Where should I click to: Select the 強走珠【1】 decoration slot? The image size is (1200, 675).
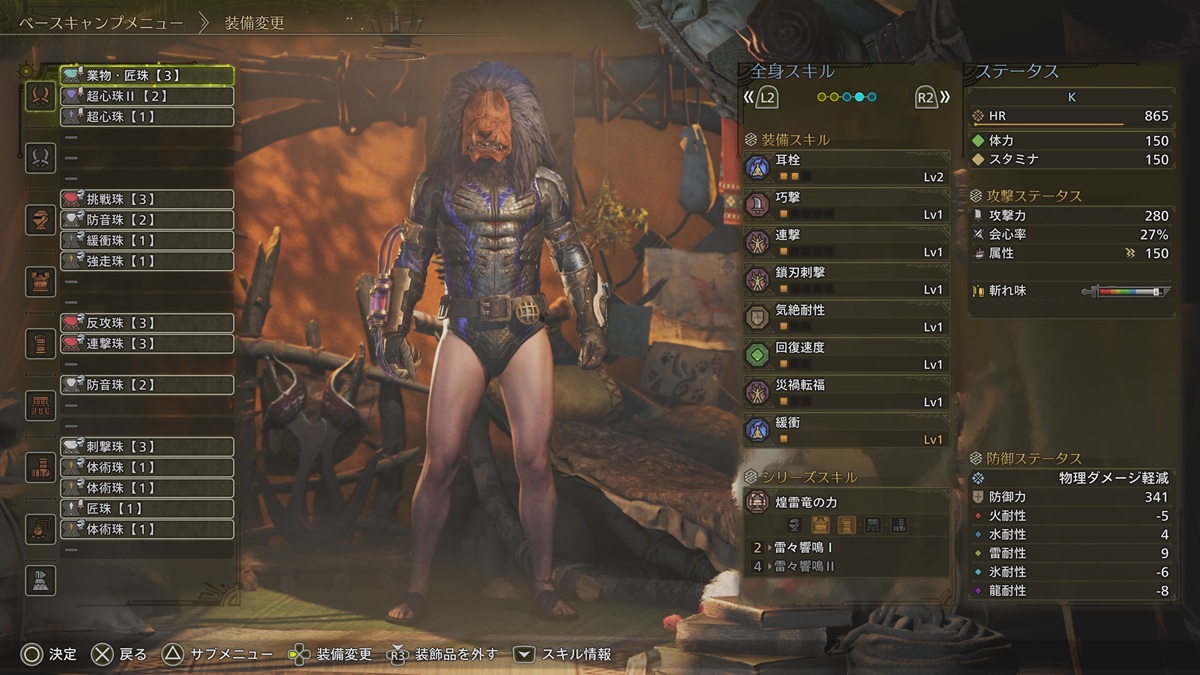tap(147, 261)
